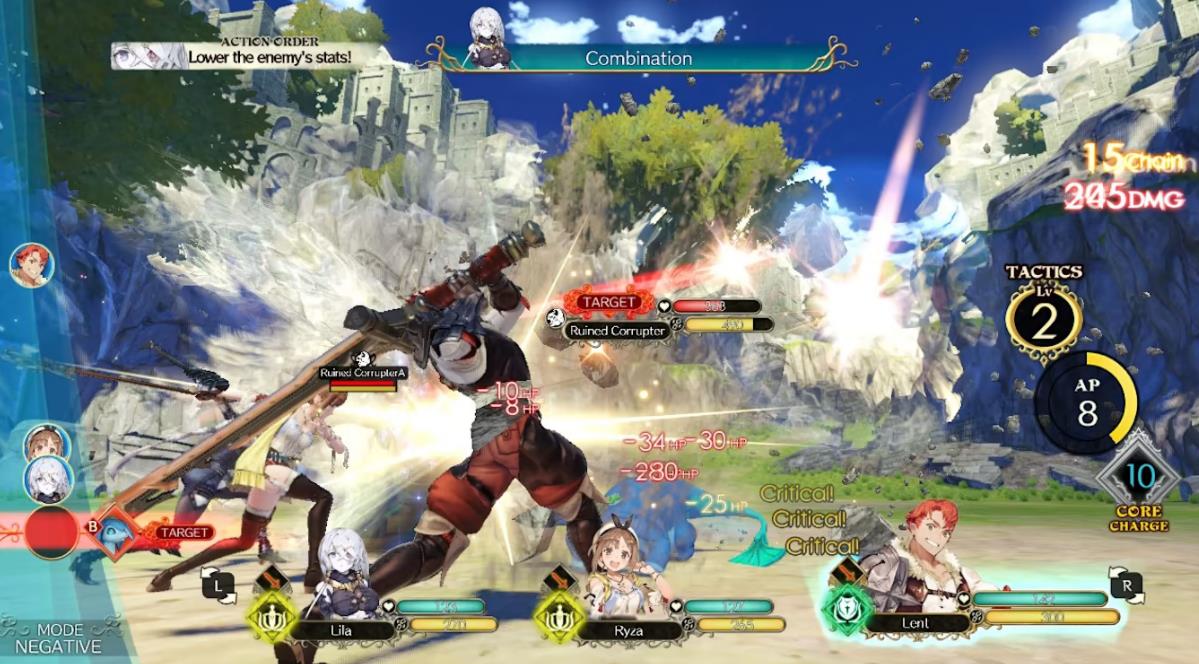Click Ryza's turn-order portrait on the timeline
1199x664 pixels.
(43, 443)
